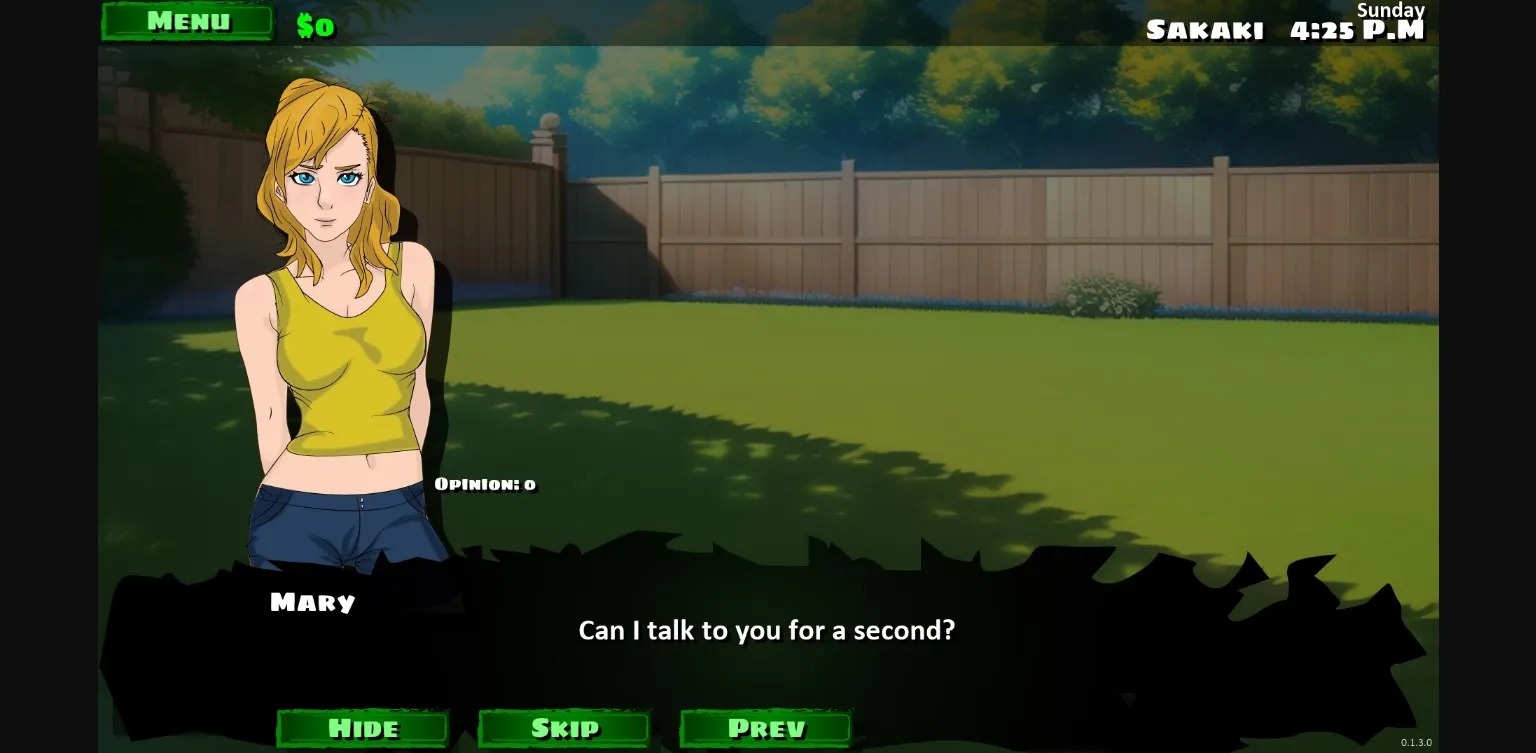Click the Sakaki location label
The width and height of the screenshot is (1536, 753).
coord(1205,30)
